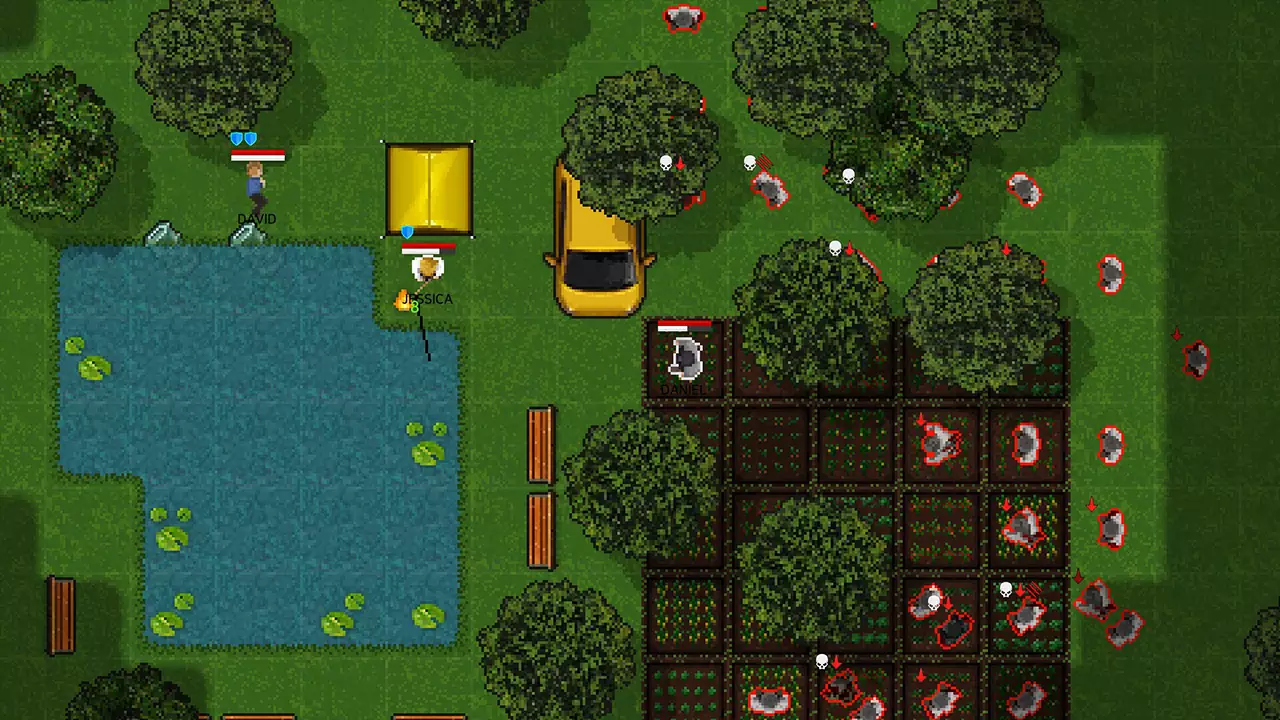This screenshot has width=1280, height=720.
Task: Click the wooden bench by the pond
Action: tap(62, 615)
